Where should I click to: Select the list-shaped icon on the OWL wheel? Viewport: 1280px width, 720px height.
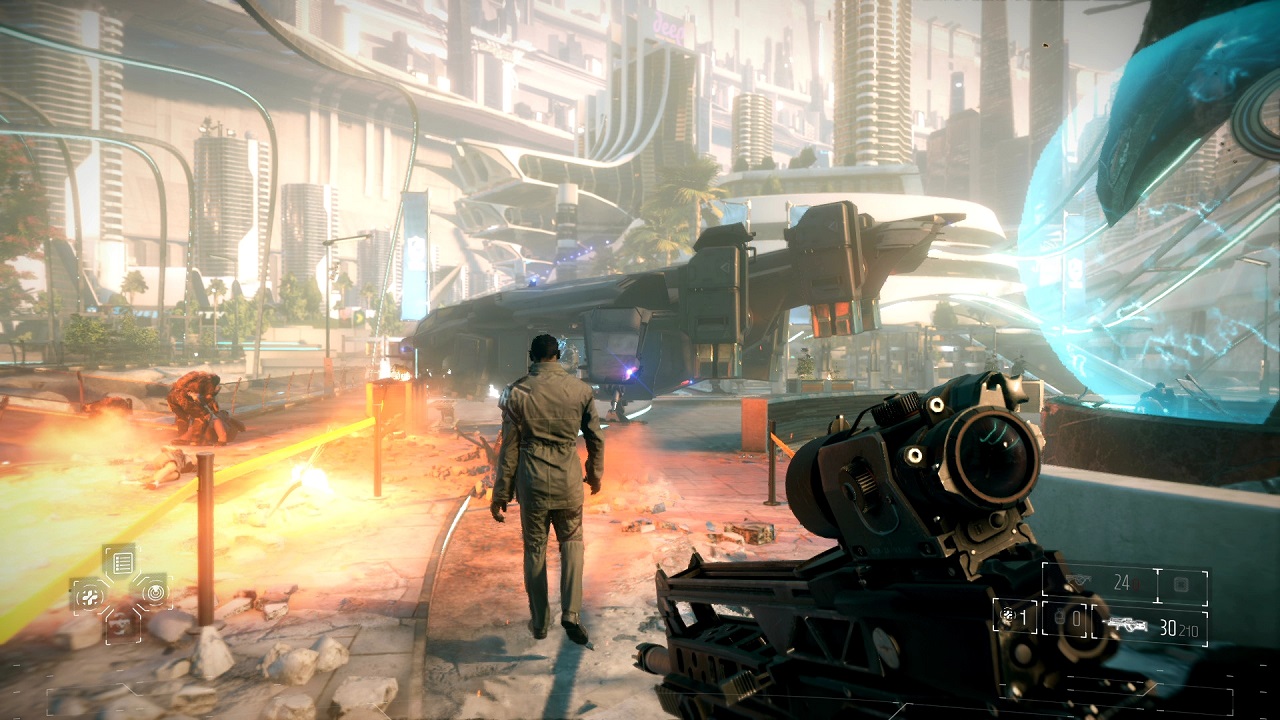[120, 562]
